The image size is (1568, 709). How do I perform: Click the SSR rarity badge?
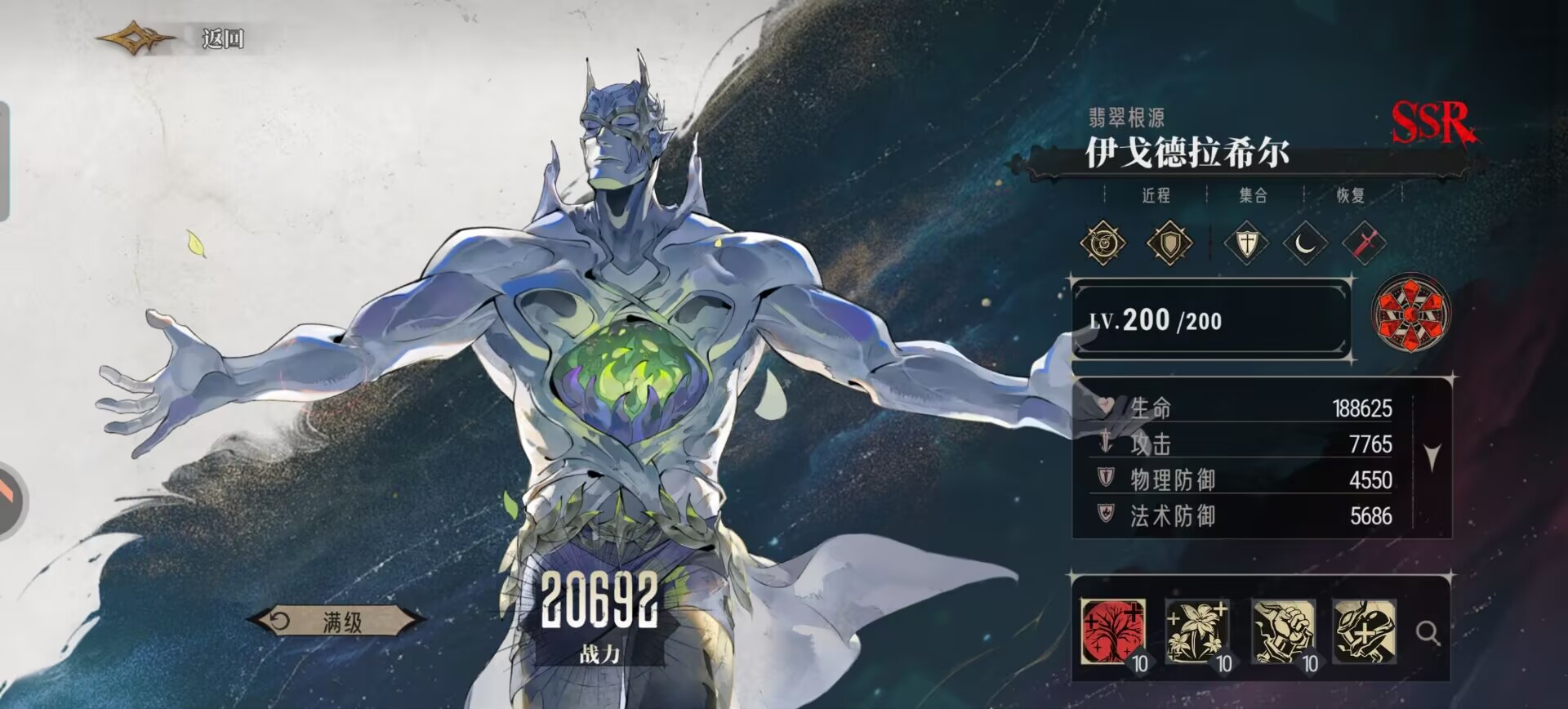1434,123
